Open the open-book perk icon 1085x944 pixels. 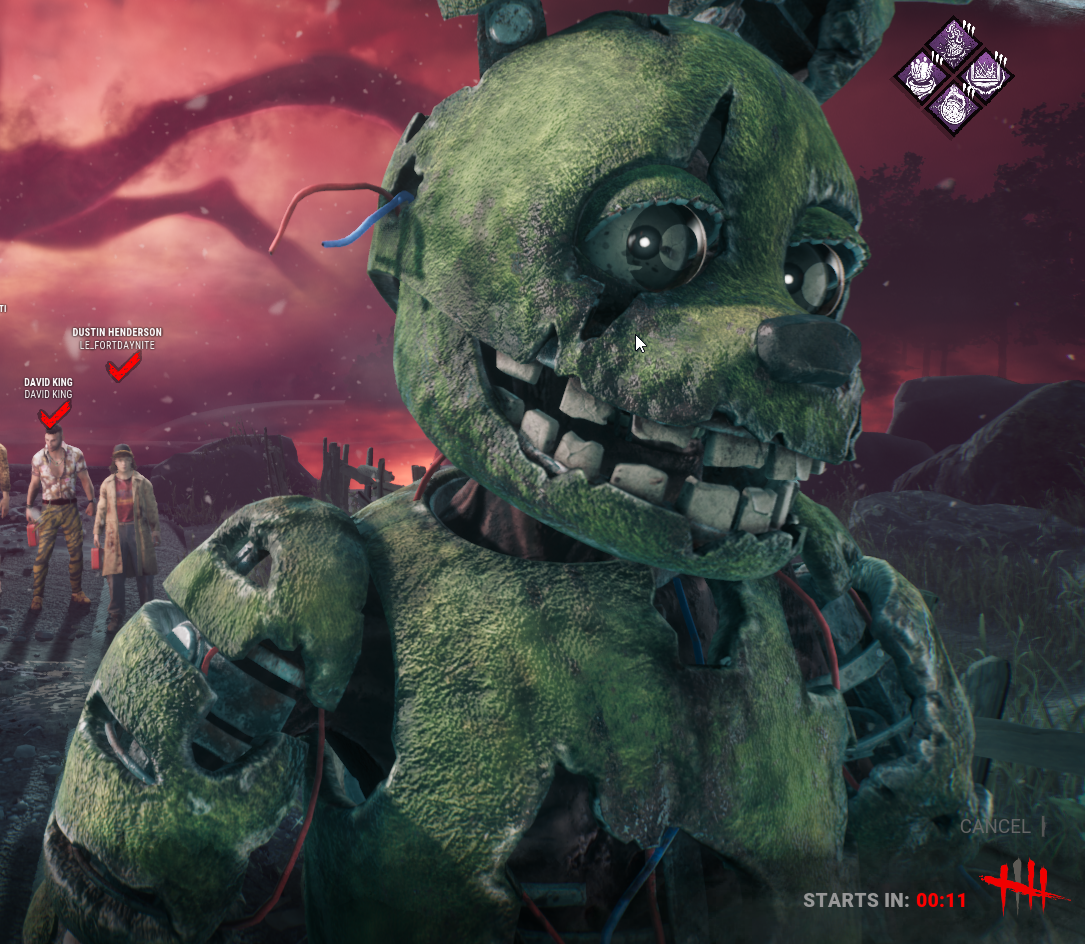click(x=986, y=76)
